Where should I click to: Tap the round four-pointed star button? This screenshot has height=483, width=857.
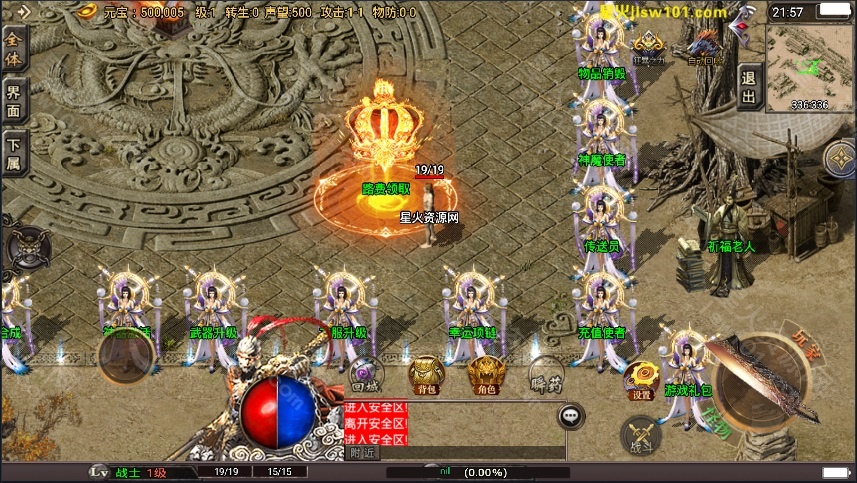840,158
